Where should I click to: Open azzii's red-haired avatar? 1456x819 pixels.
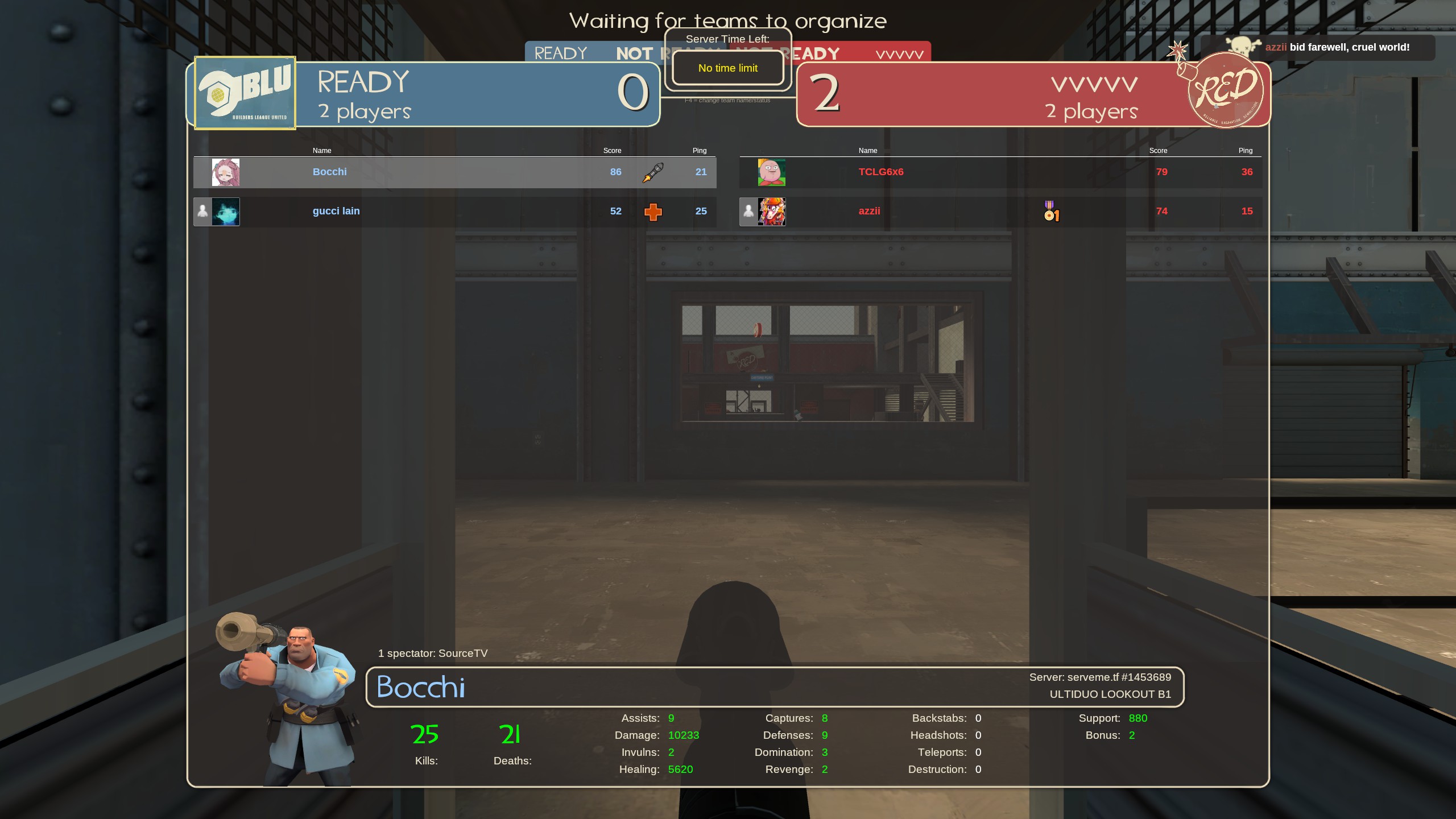coord(772,212)
